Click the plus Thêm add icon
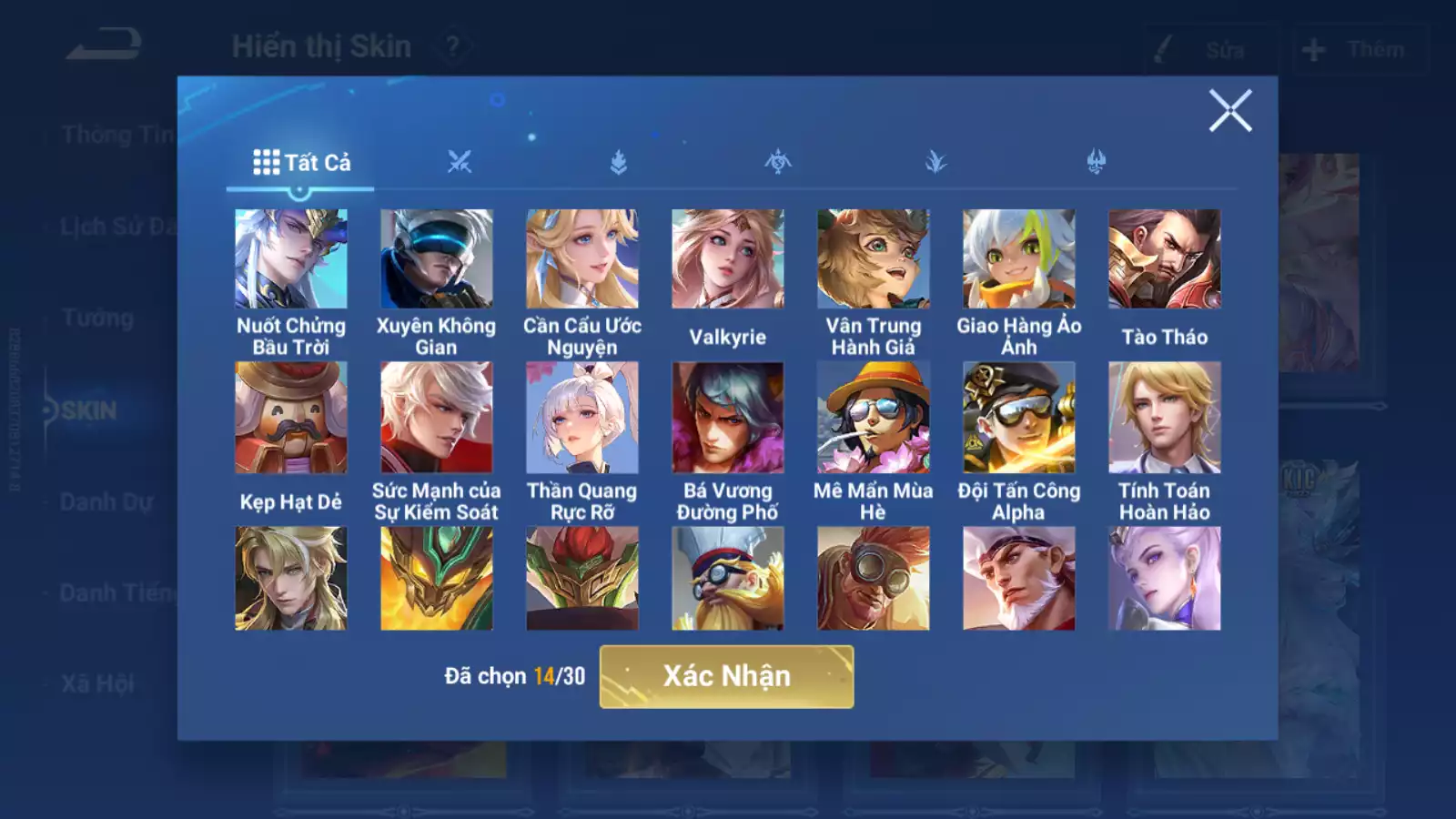1456x819 pixels. coord(1310,50)
